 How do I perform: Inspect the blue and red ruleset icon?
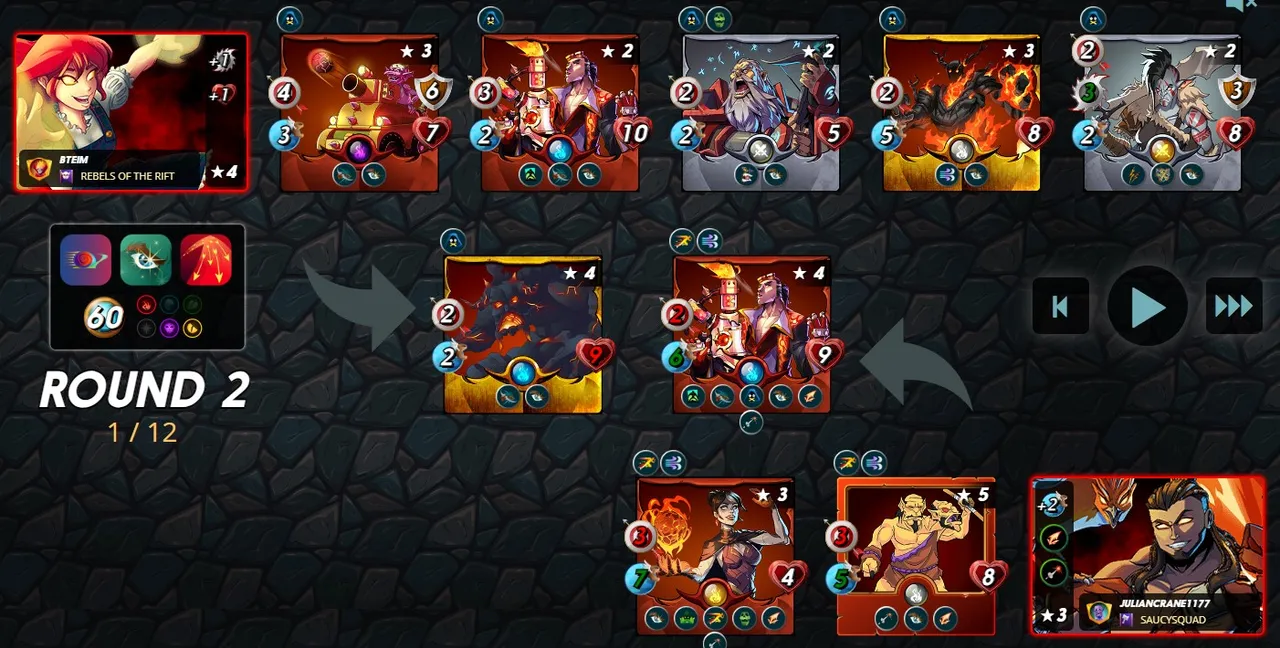86,260
